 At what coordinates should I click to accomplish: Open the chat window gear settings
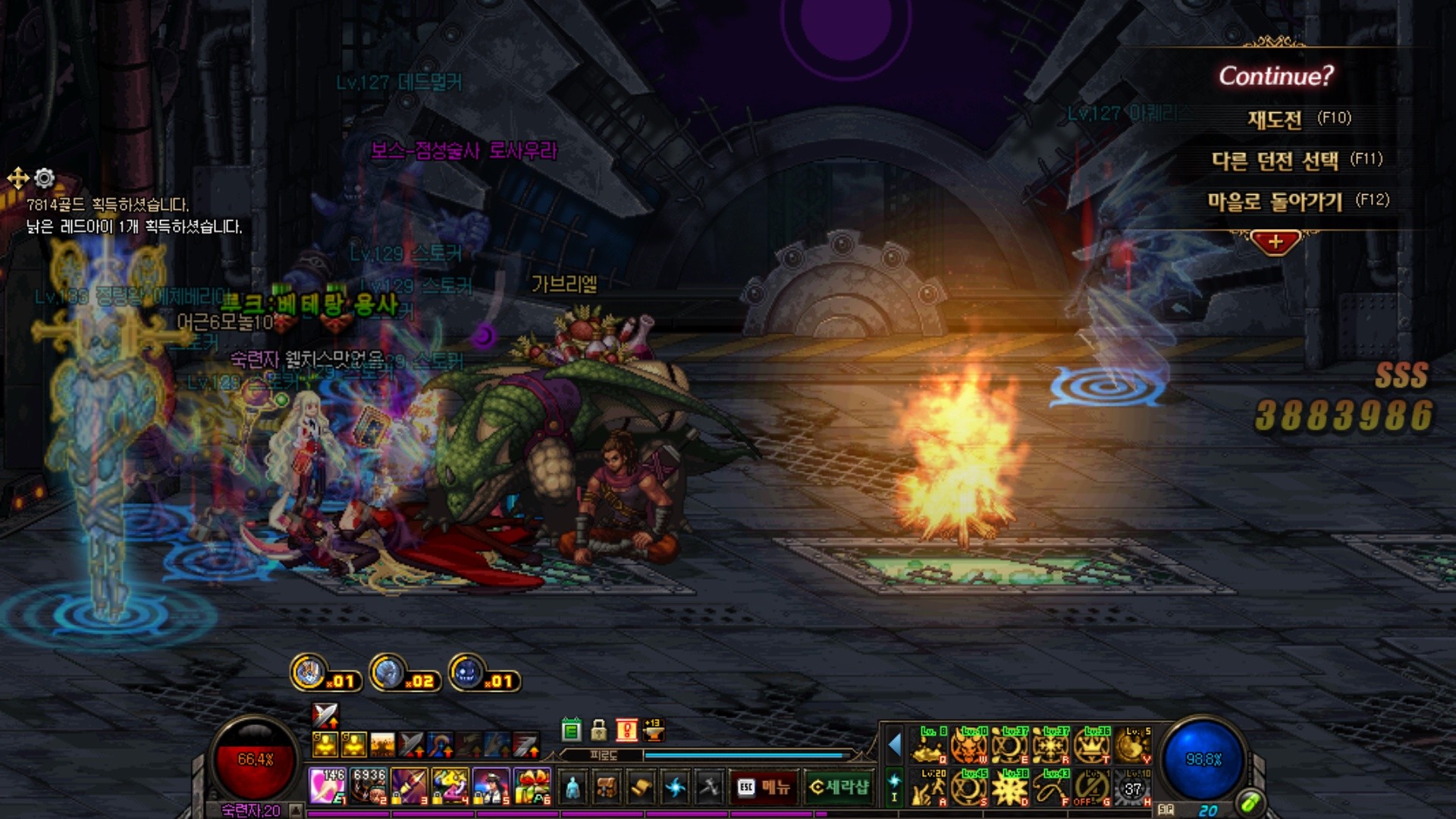[45, 178]
